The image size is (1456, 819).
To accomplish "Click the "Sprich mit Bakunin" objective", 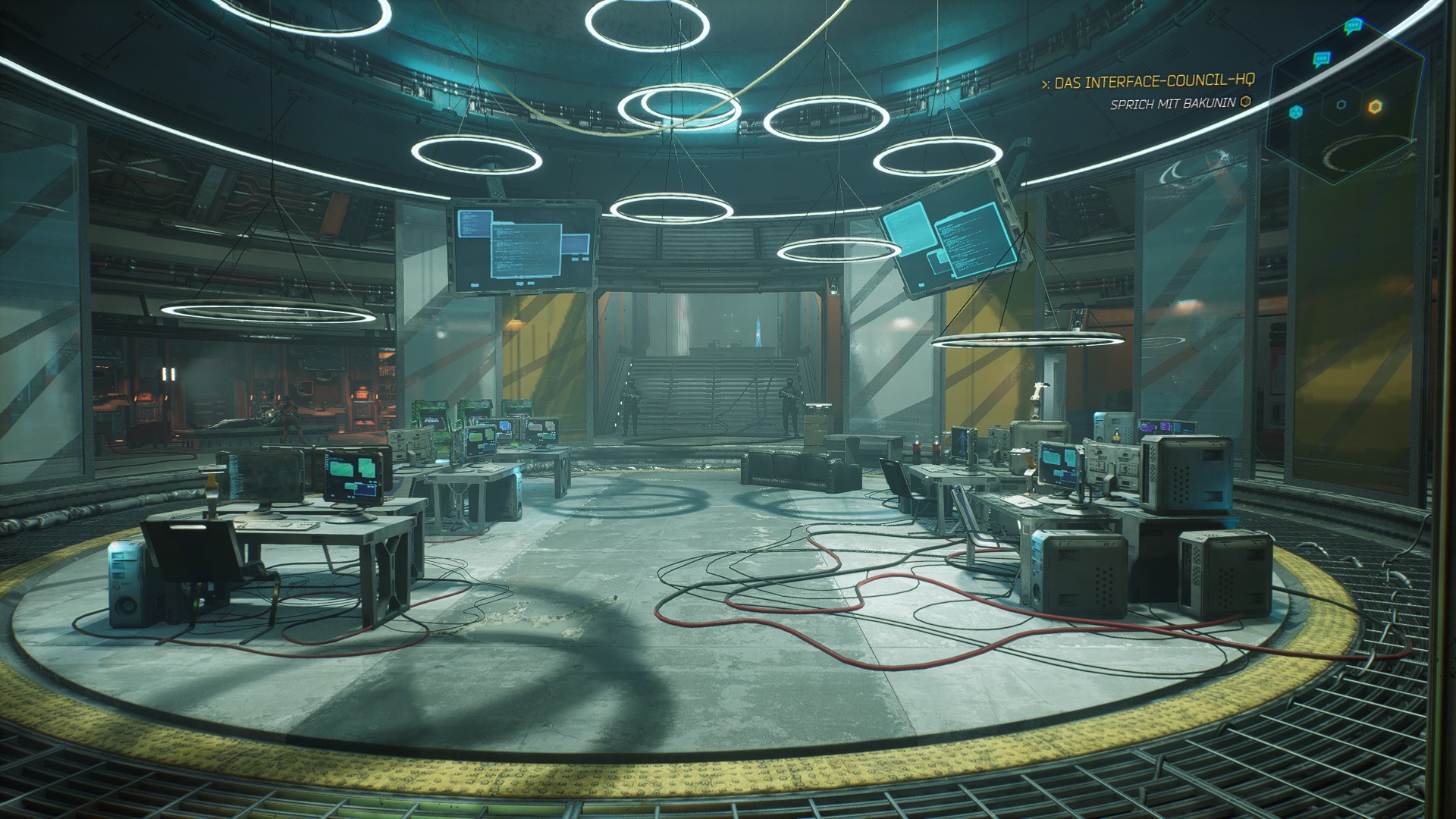I will [1172, 103].
